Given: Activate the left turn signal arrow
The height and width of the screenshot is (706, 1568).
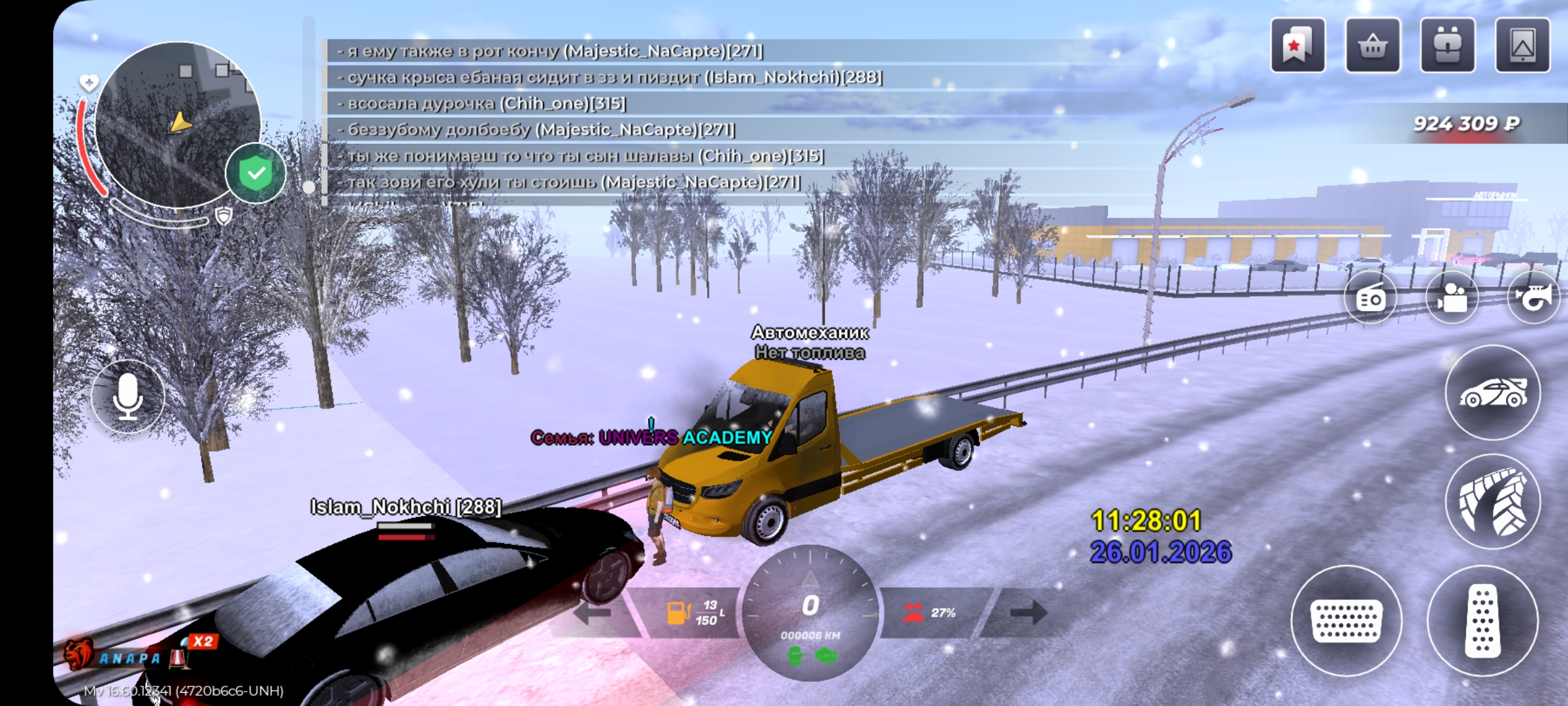Looking at the screenshot, I should 592,613.
